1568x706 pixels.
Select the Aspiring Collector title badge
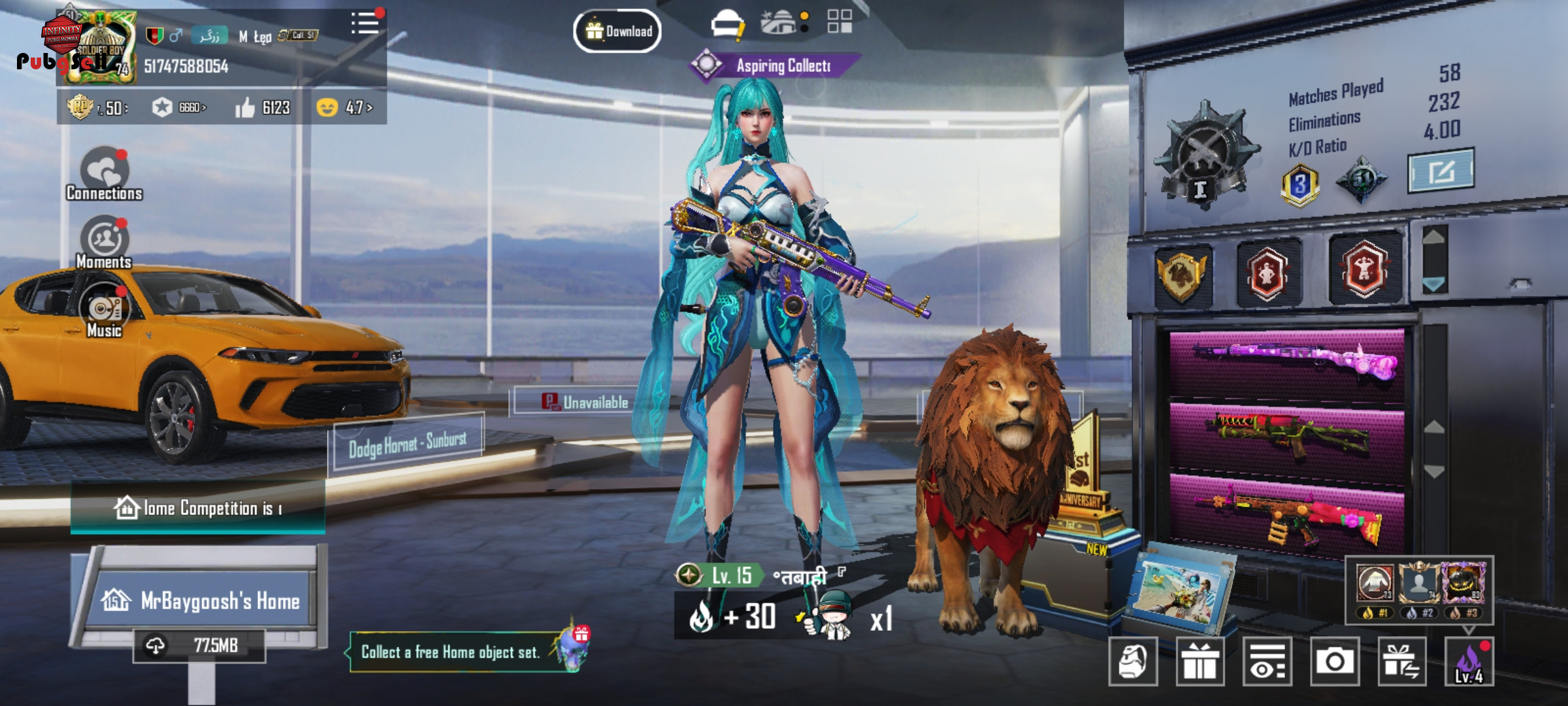click(774, 65)
